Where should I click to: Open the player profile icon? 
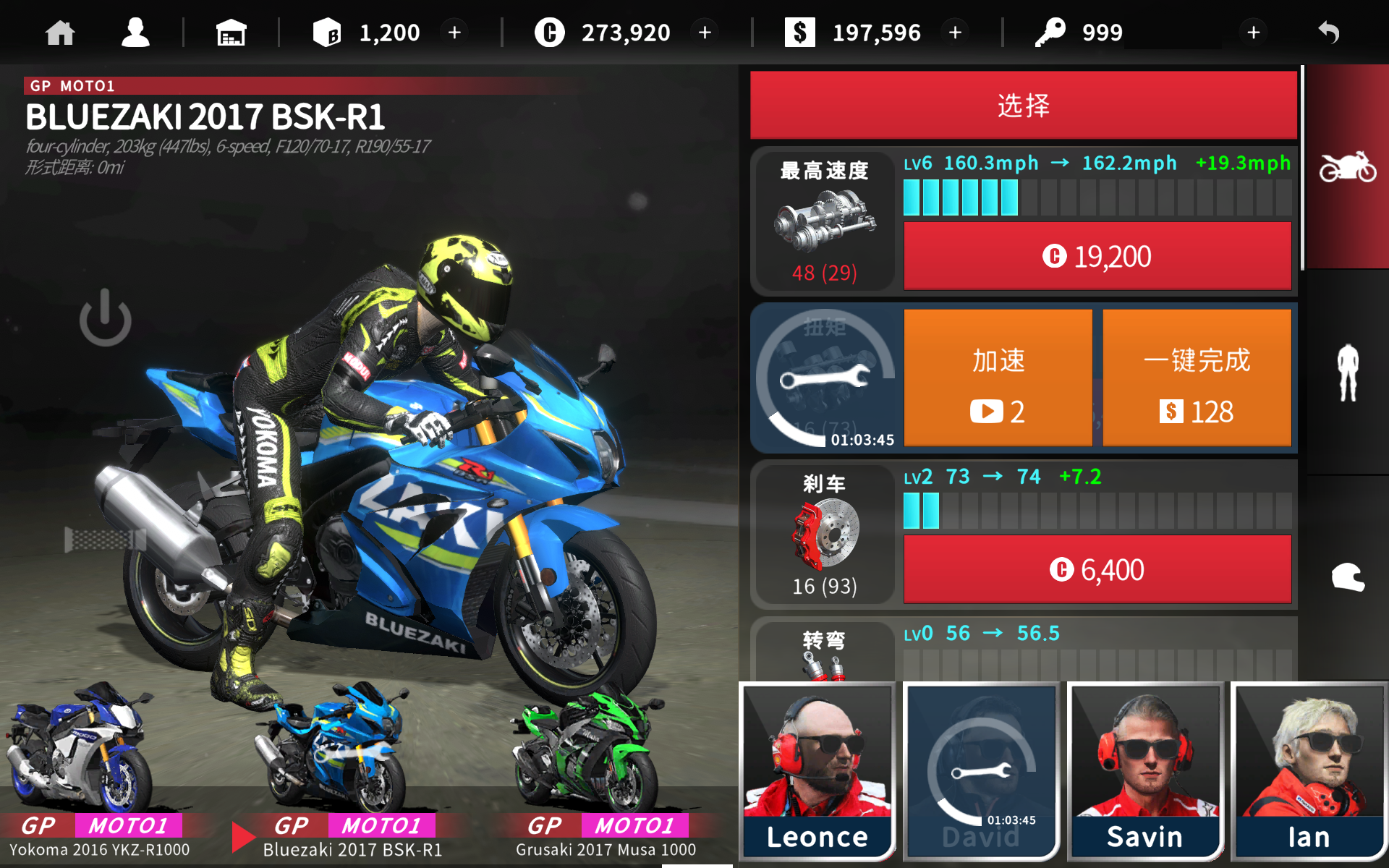tap(135, 32)
